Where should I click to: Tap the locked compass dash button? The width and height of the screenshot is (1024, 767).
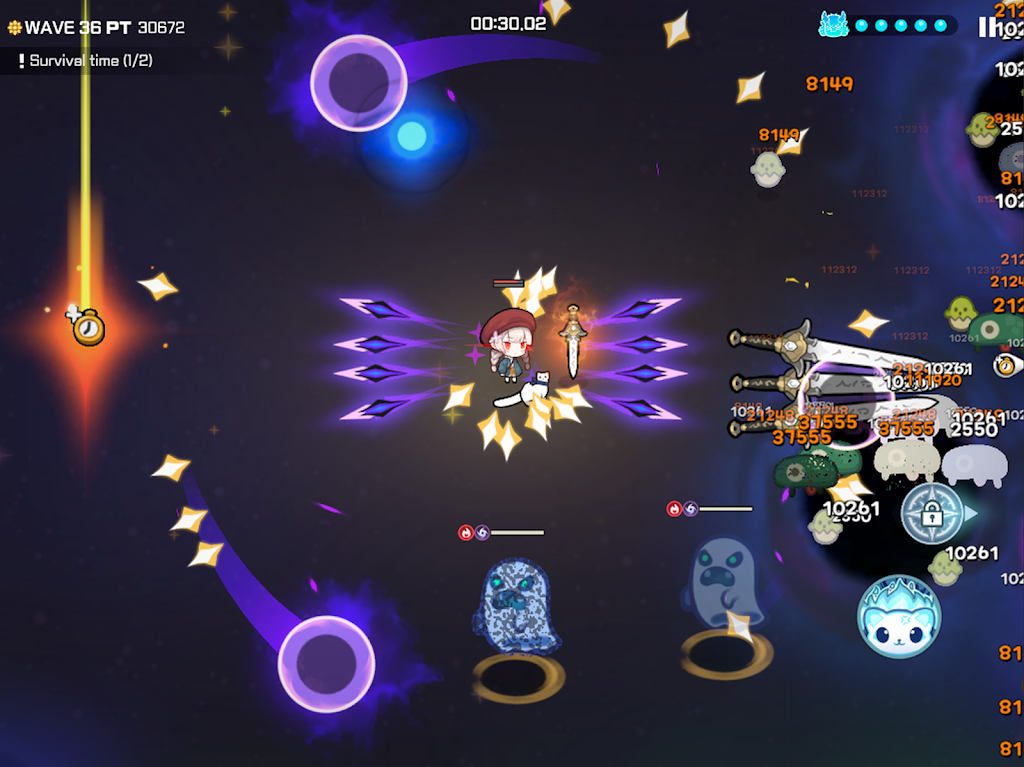tap(932, 514)
